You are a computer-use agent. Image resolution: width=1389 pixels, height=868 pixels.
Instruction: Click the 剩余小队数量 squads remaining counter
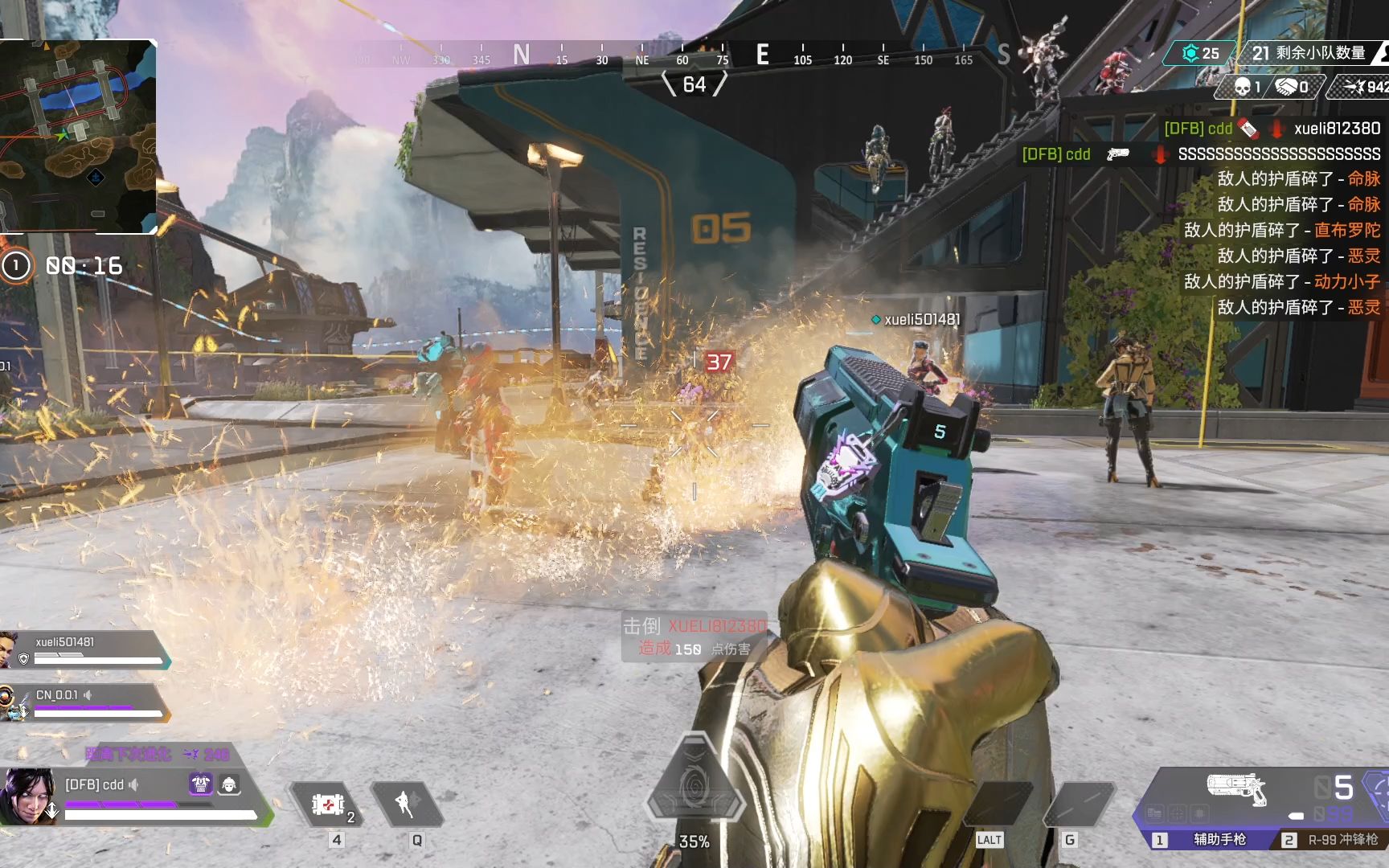pos(1309,53)
